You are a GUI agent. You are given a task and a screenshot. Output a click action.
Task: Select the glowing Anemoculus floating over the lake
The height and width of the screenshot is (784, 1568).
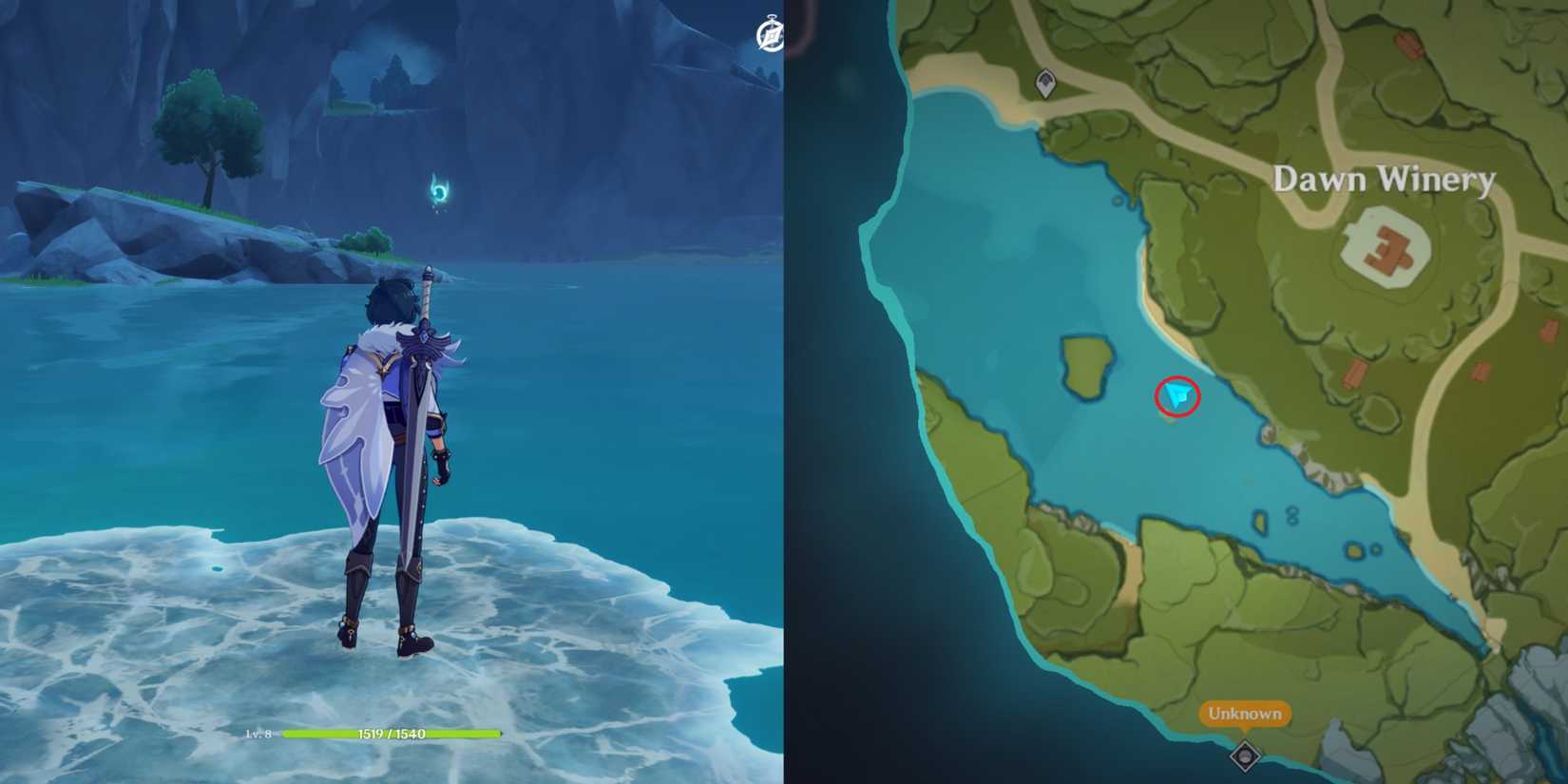[x=440, y=190]
